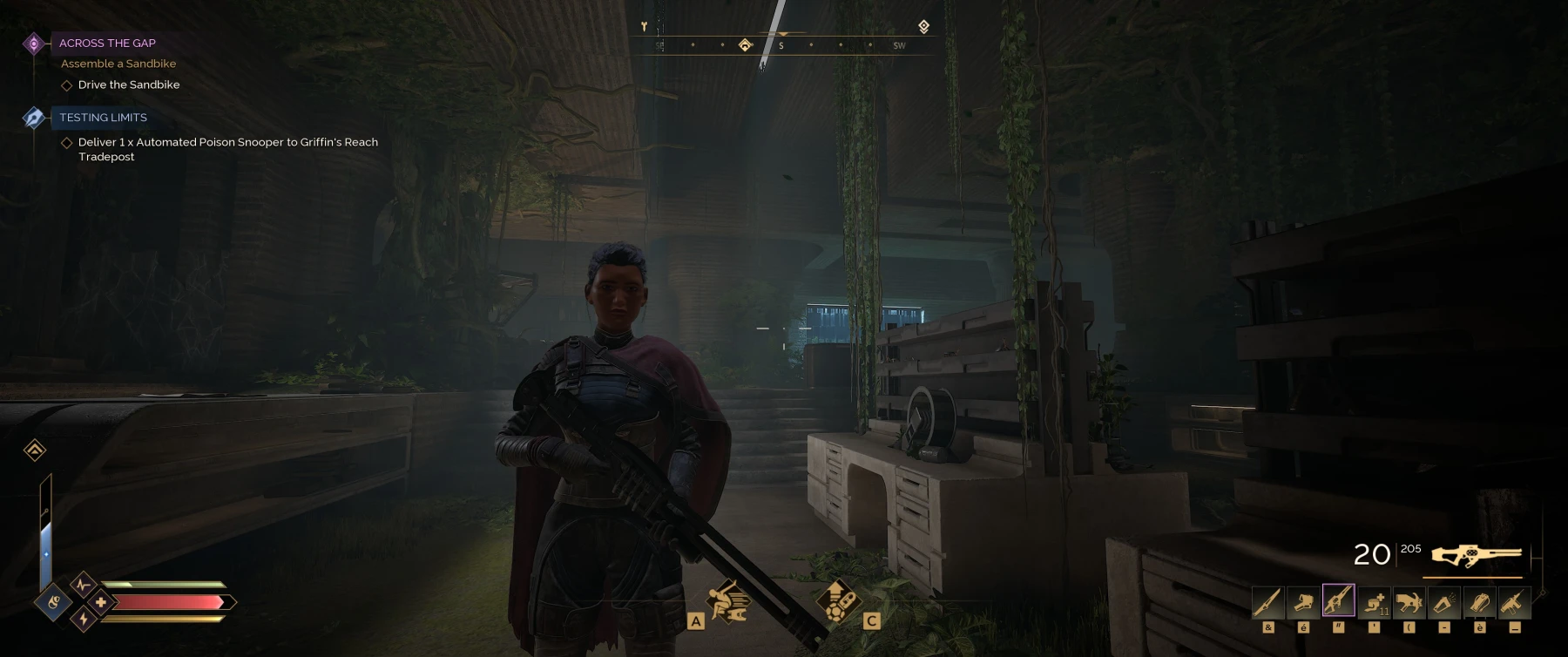Click the base marker on the compass
This screenshot has width=1568, height=657.
746,44
